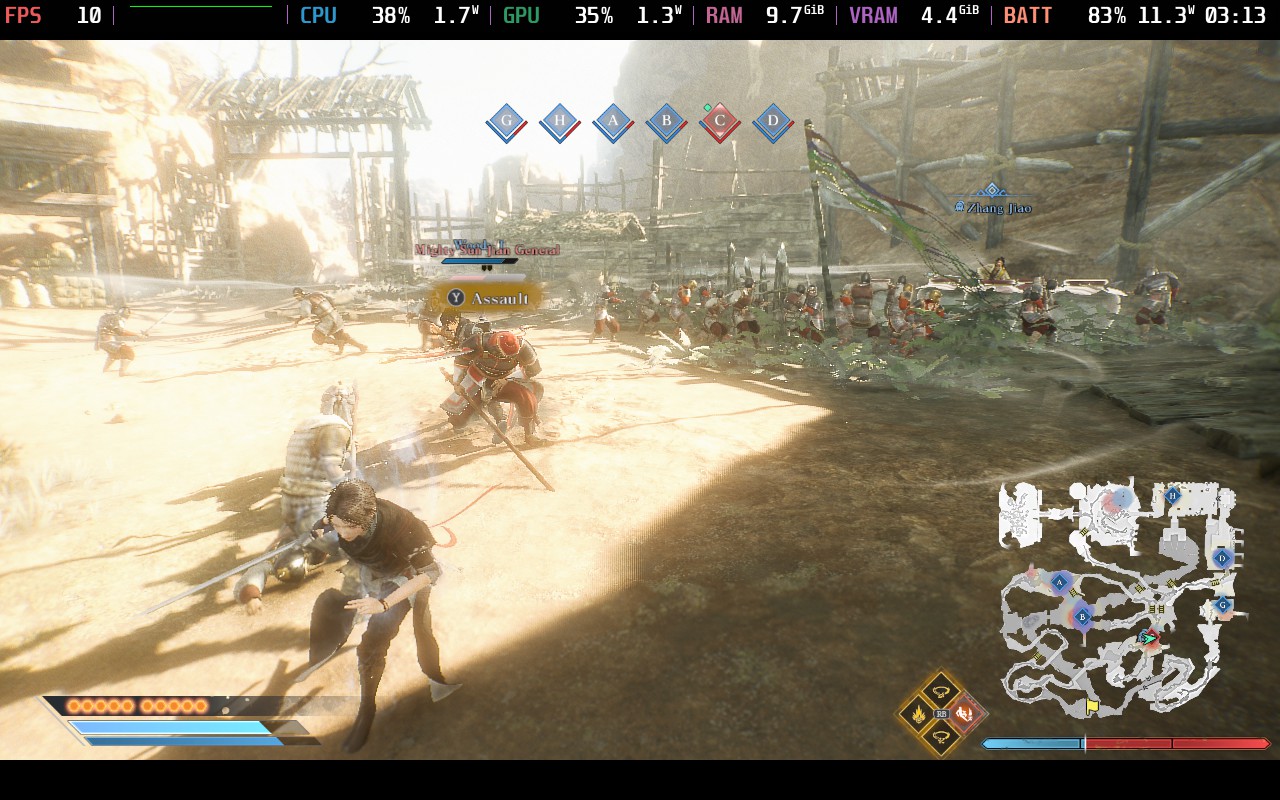Activate the flame battle art icon

916,714
